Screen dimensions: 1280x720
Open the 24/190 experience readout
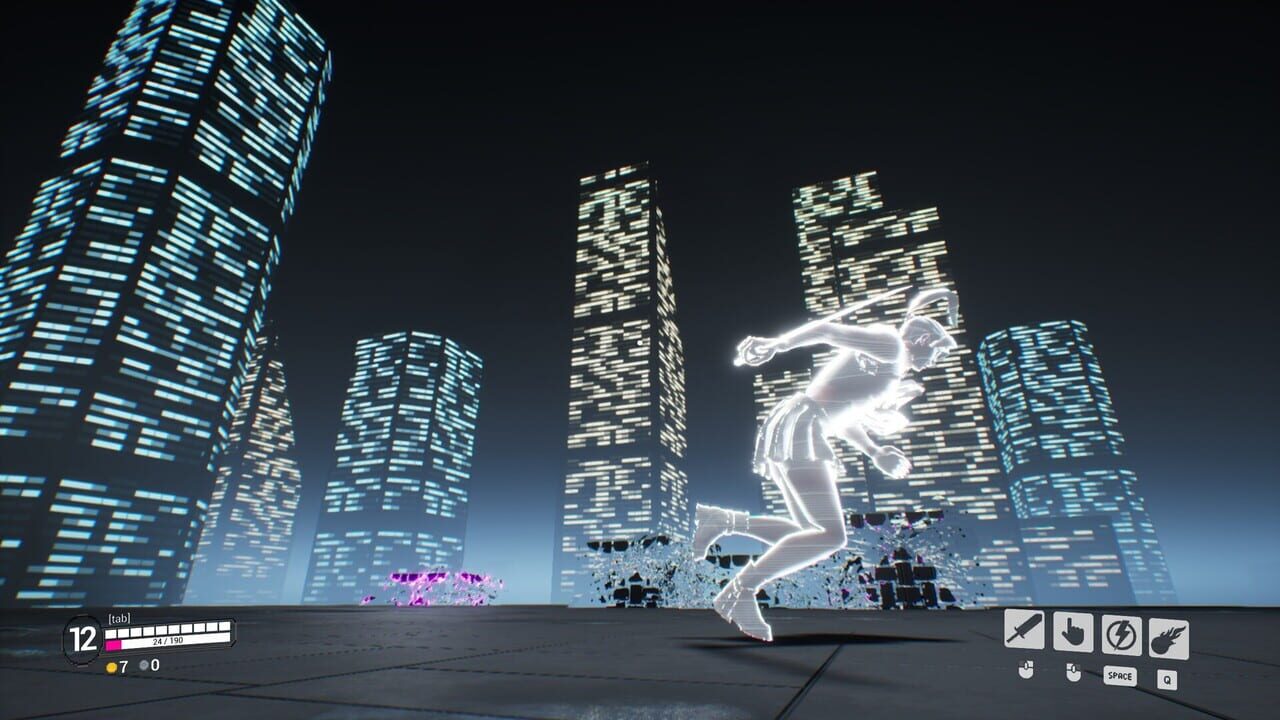coord(168,641)
